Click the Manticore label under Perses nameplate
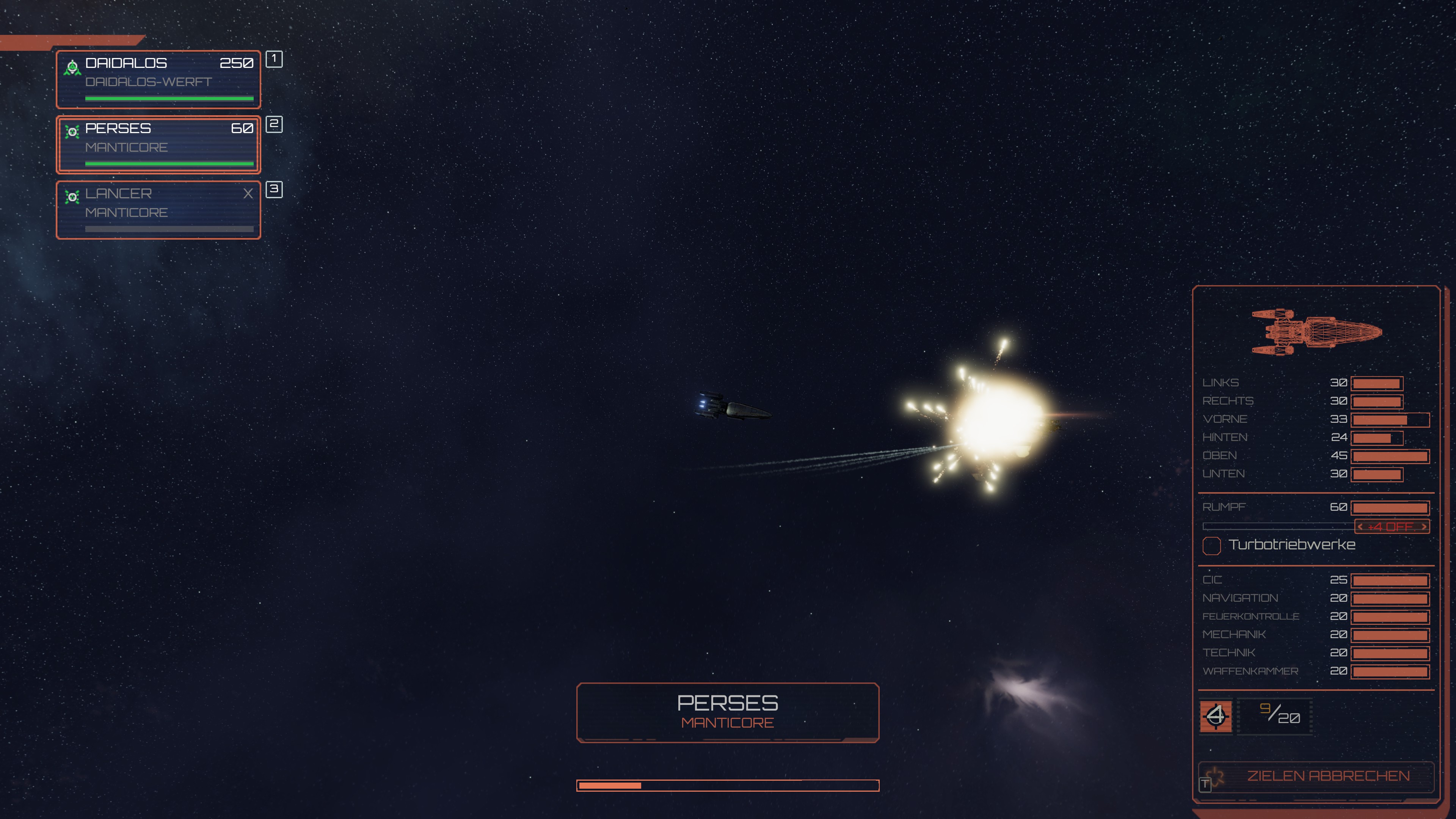This screenshot has height=819, width=1456. 728,722
